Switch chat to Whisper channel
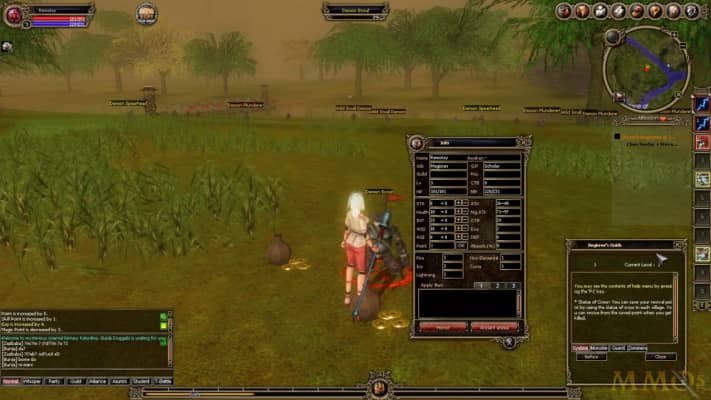711x400 pixels. pyautogui.click(x=32, y=381)
